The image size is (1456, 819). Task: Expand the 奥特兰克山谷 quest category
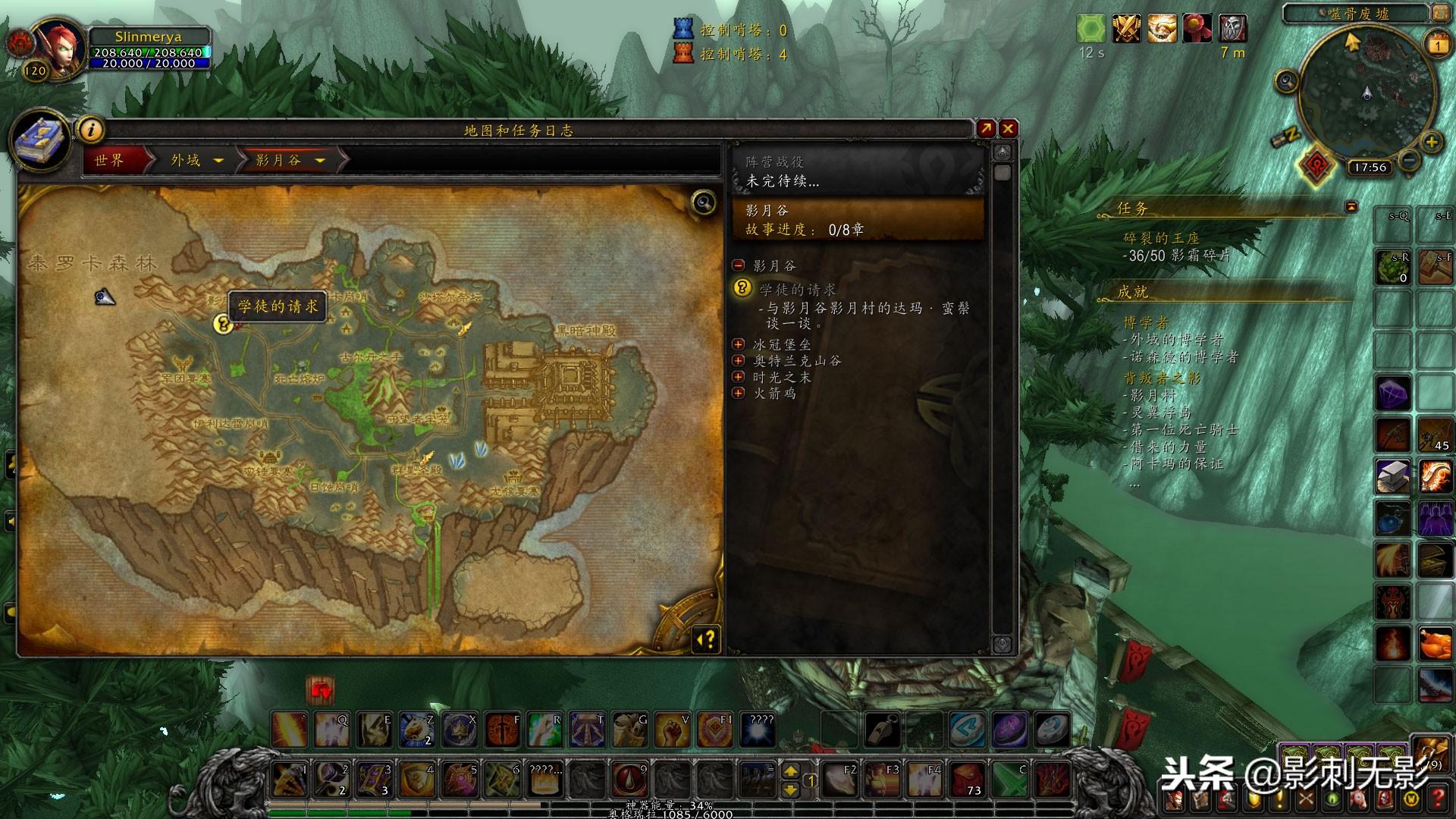pos(739,361)
